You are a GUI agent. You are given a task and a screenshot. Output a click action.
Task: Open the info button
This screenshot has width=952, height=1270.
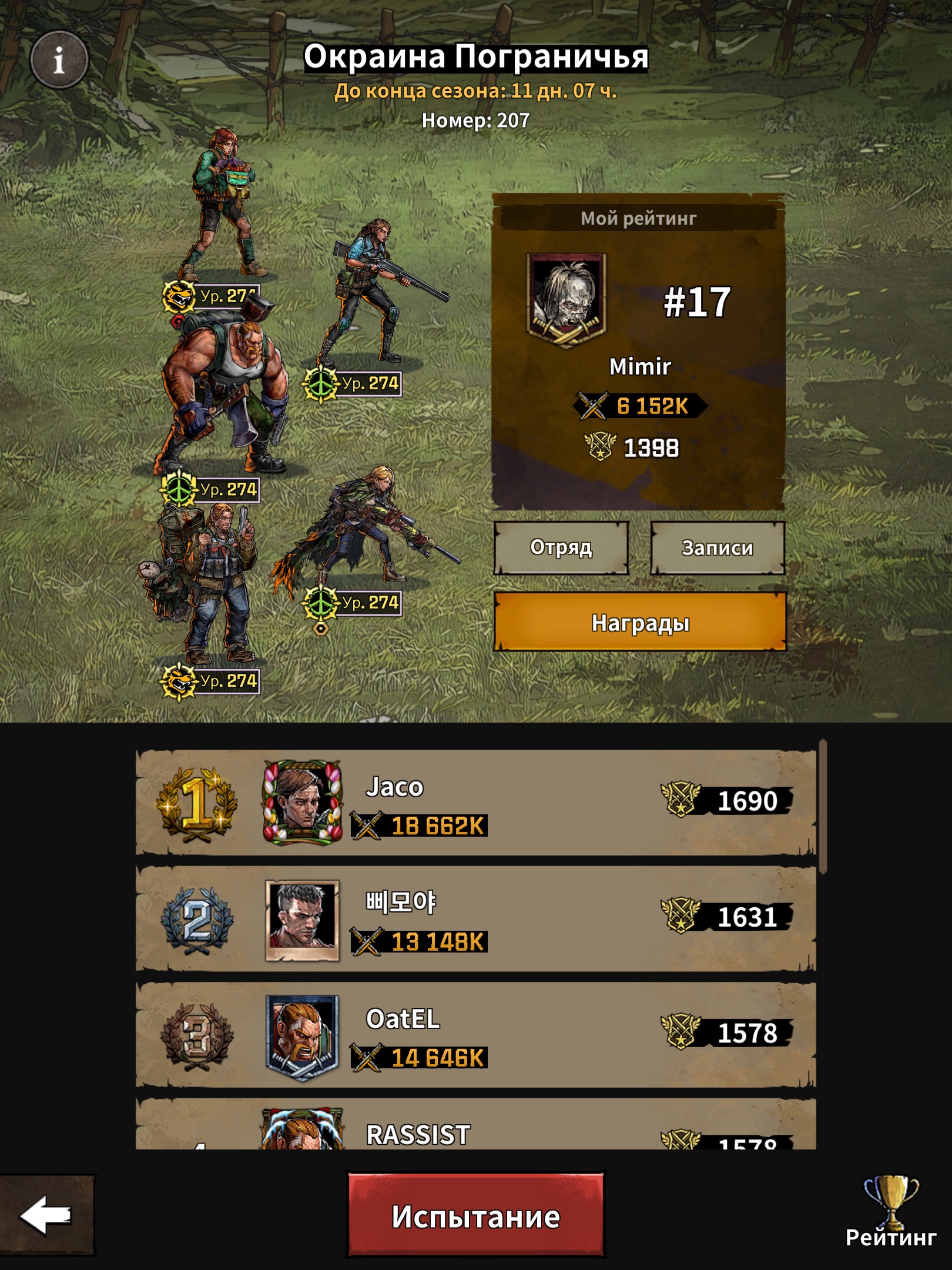pyautogui.click(x=59, y=60)
